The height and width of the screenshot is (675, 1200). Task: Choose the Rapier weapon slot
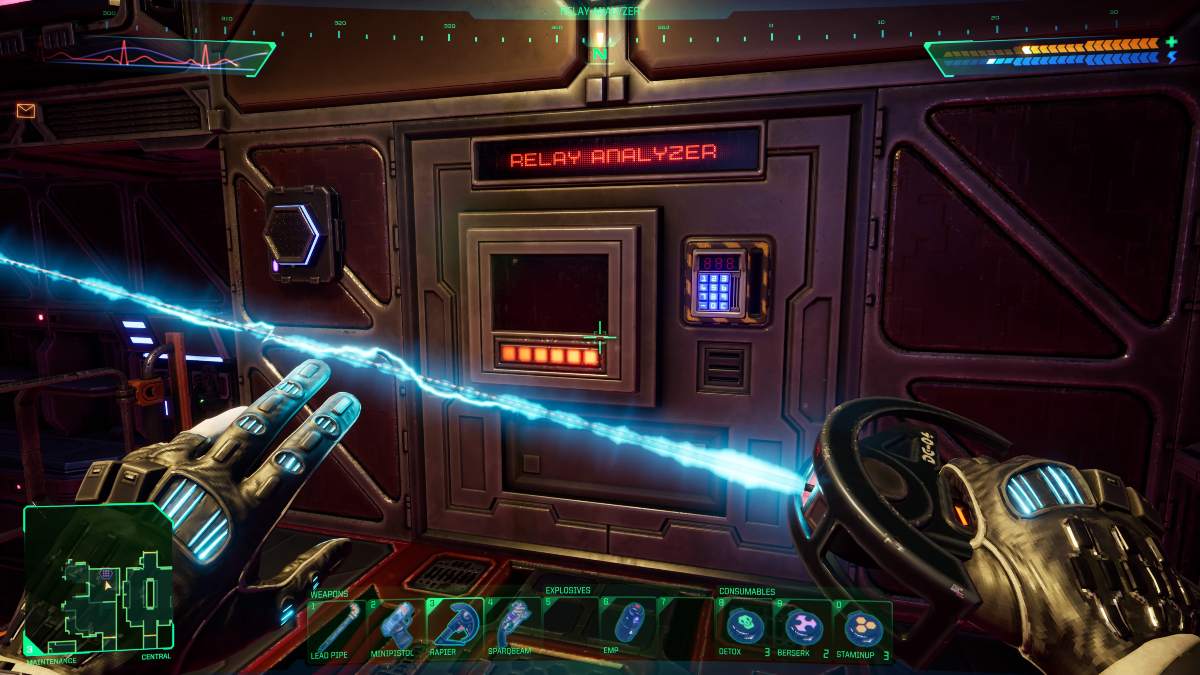(455, 626)
